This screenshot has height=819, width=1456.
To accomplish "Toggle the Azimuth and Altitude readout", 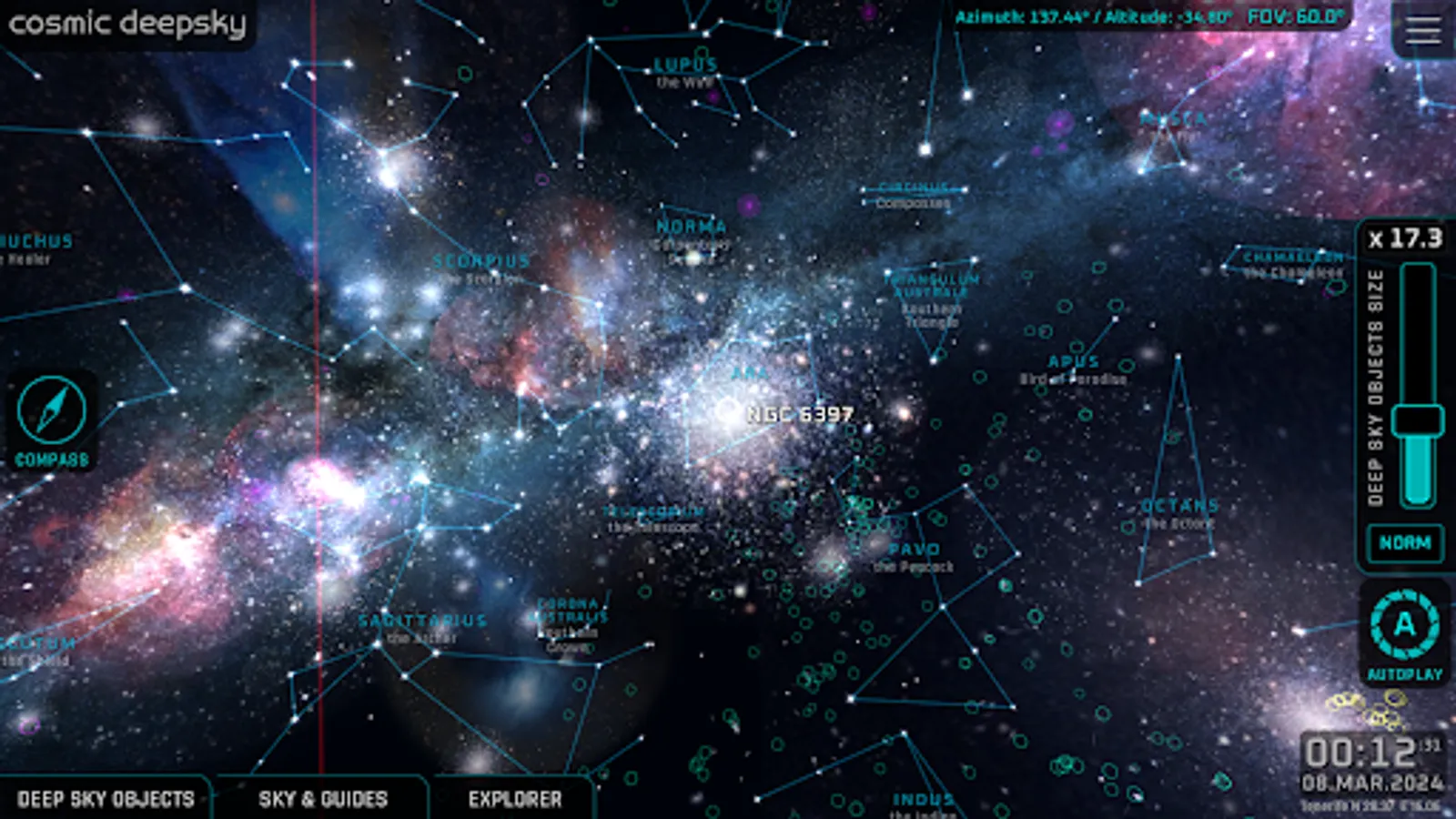I will coord(1095,15).
